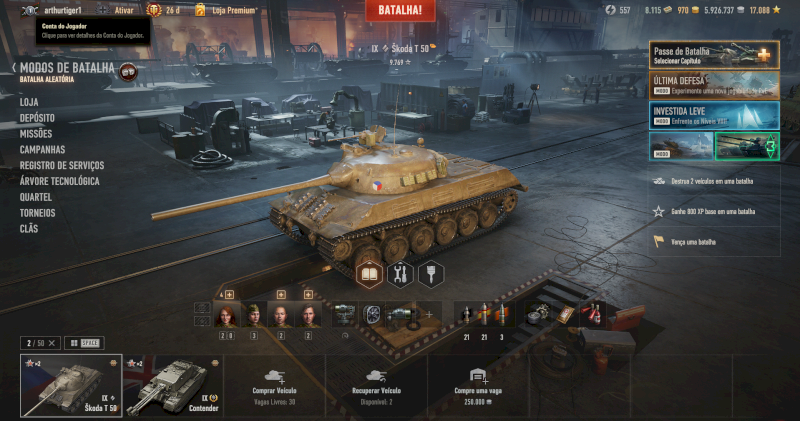
Task: Show Registro de Serviços
Action: point(61,165)
